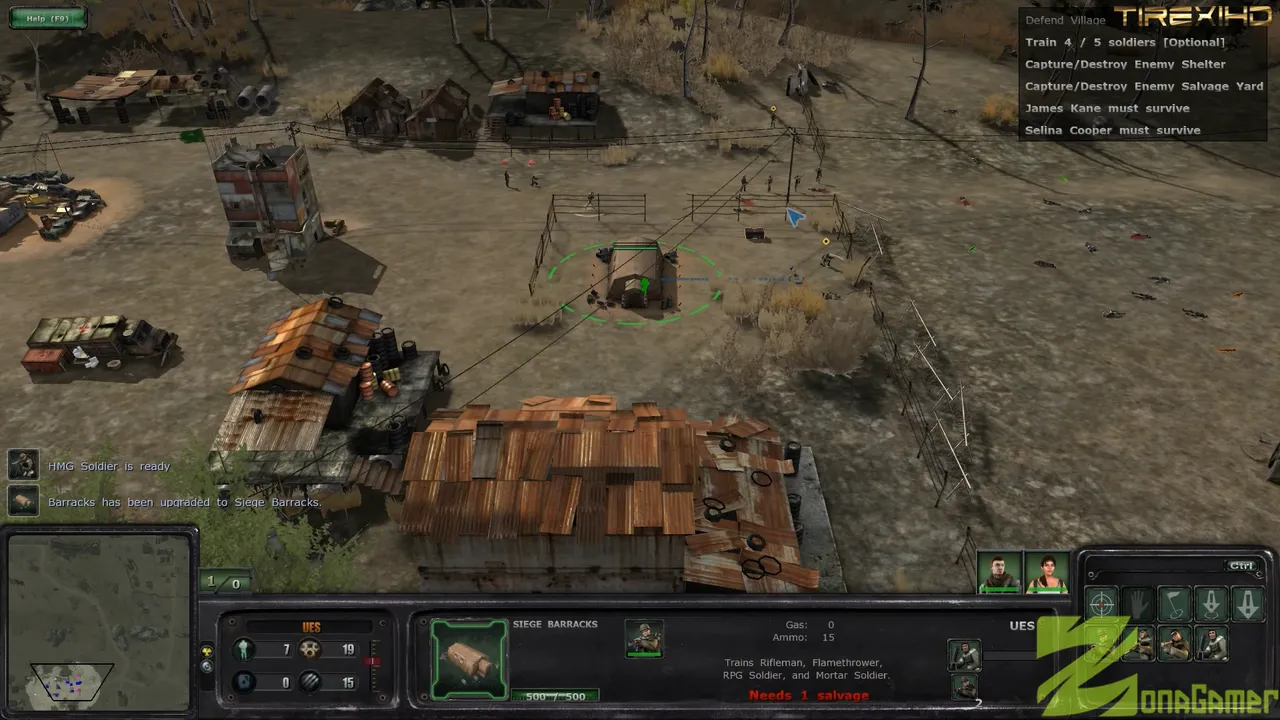1280x720 pixels.
Task: Click the plain down arrow command icon
Action: [x=1248, y=604]
